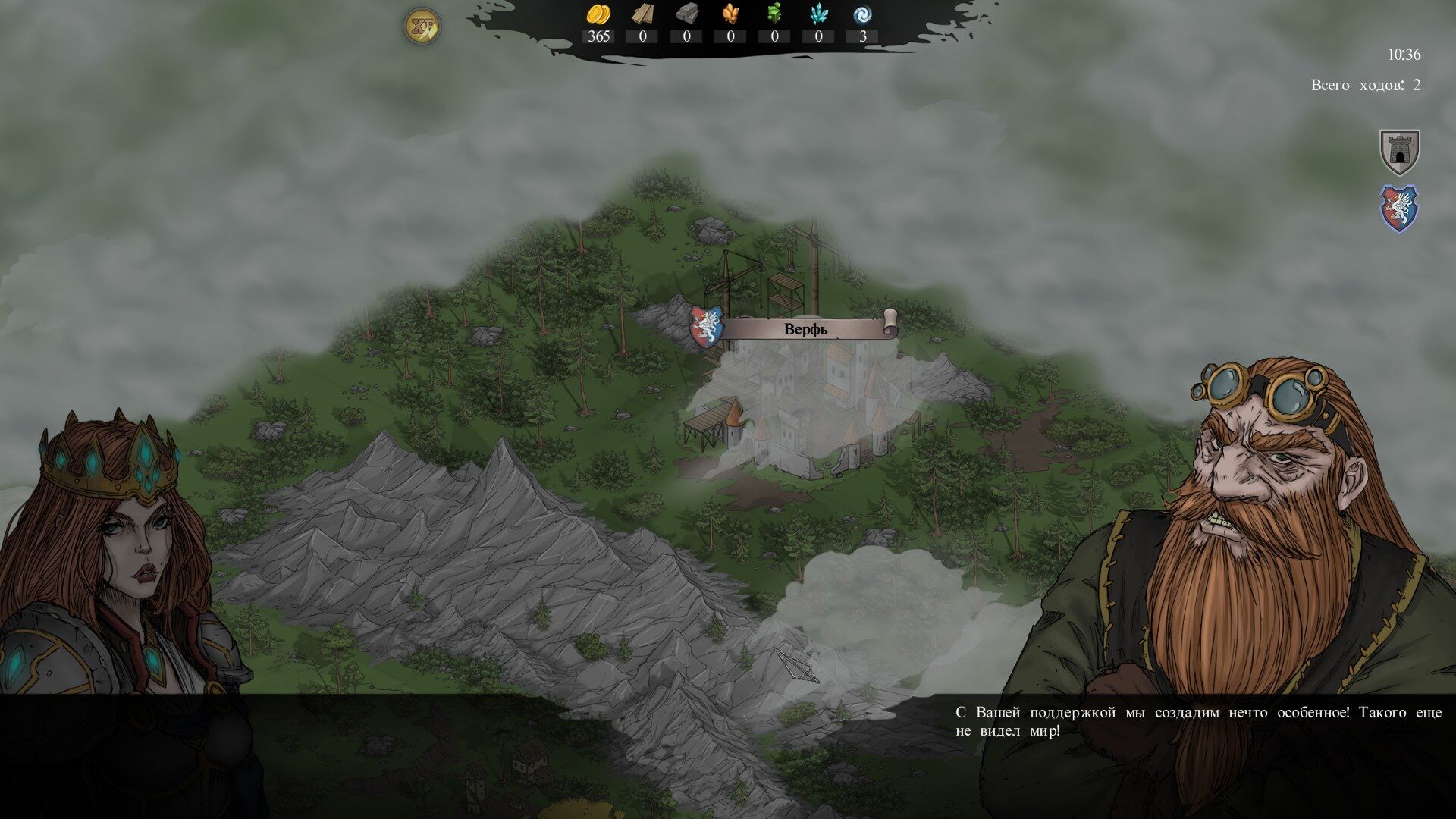The width and height of the screenshot is (1456, 819).
Task: Select the griffin coat-of-arms shield icon
Action: (x=1399, y=209)
